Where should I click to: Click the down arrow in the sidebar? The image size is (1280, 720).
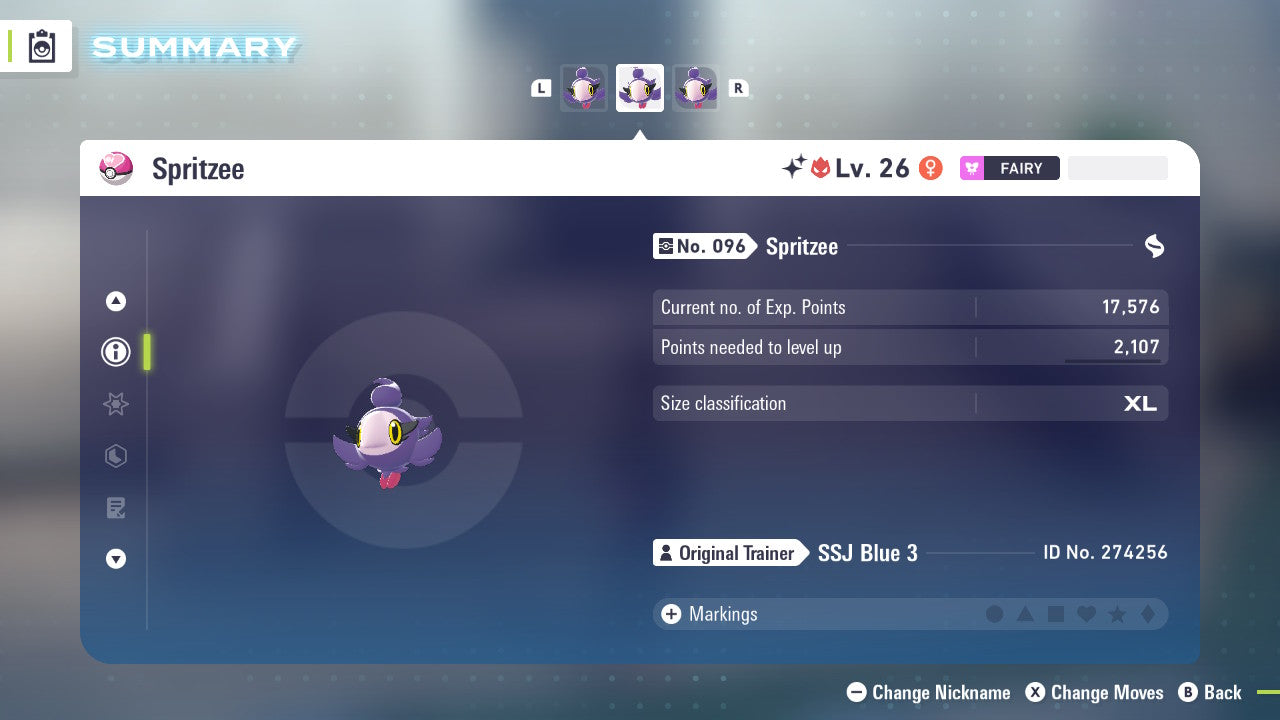point(116,559)
